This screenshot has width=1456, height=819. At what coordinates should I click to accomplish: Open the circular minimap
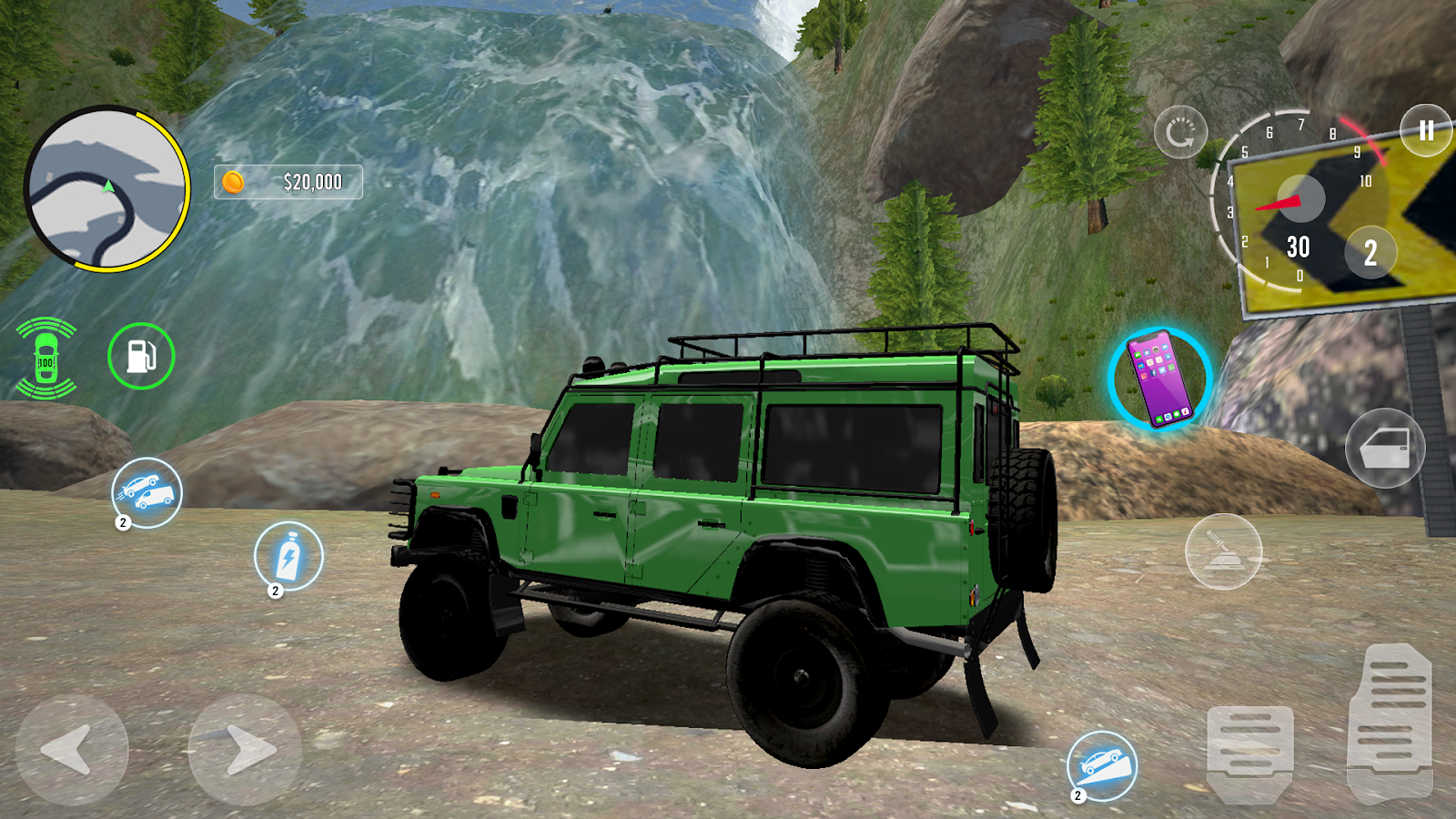[106, 189]
